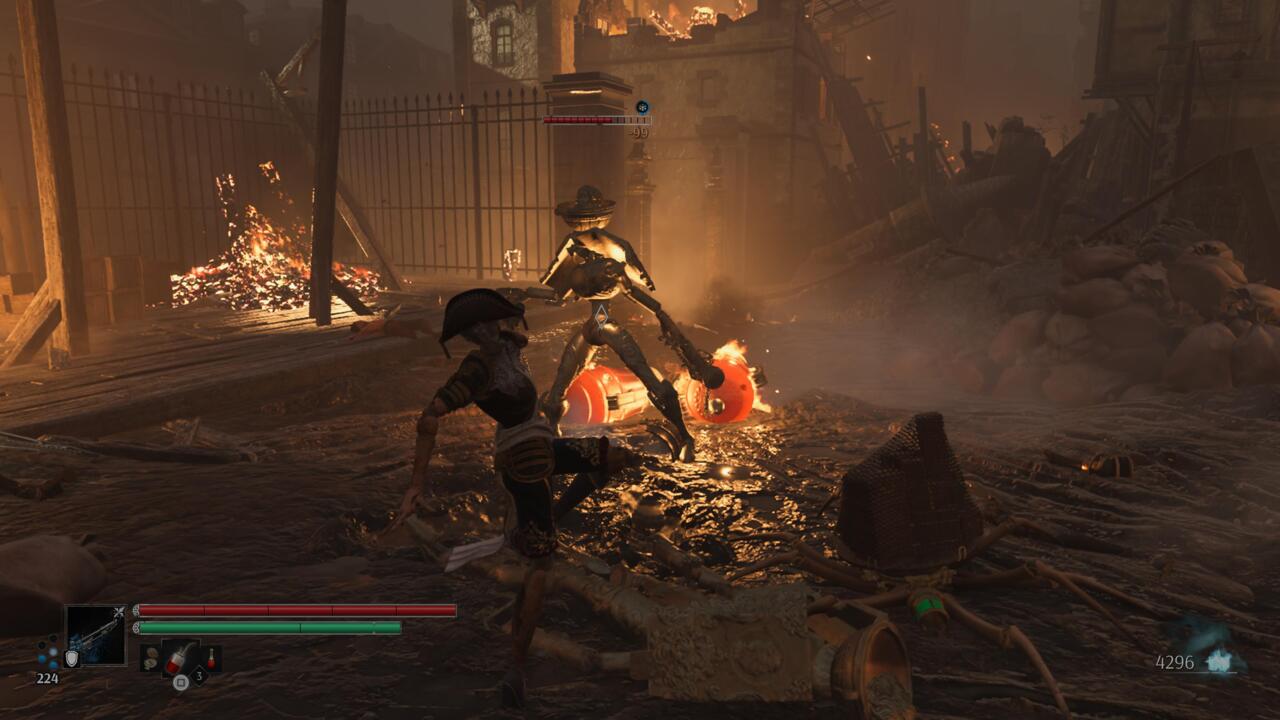Choose the small red vial item
This screenshot has height=720, width=1280.
pos(211,658)
